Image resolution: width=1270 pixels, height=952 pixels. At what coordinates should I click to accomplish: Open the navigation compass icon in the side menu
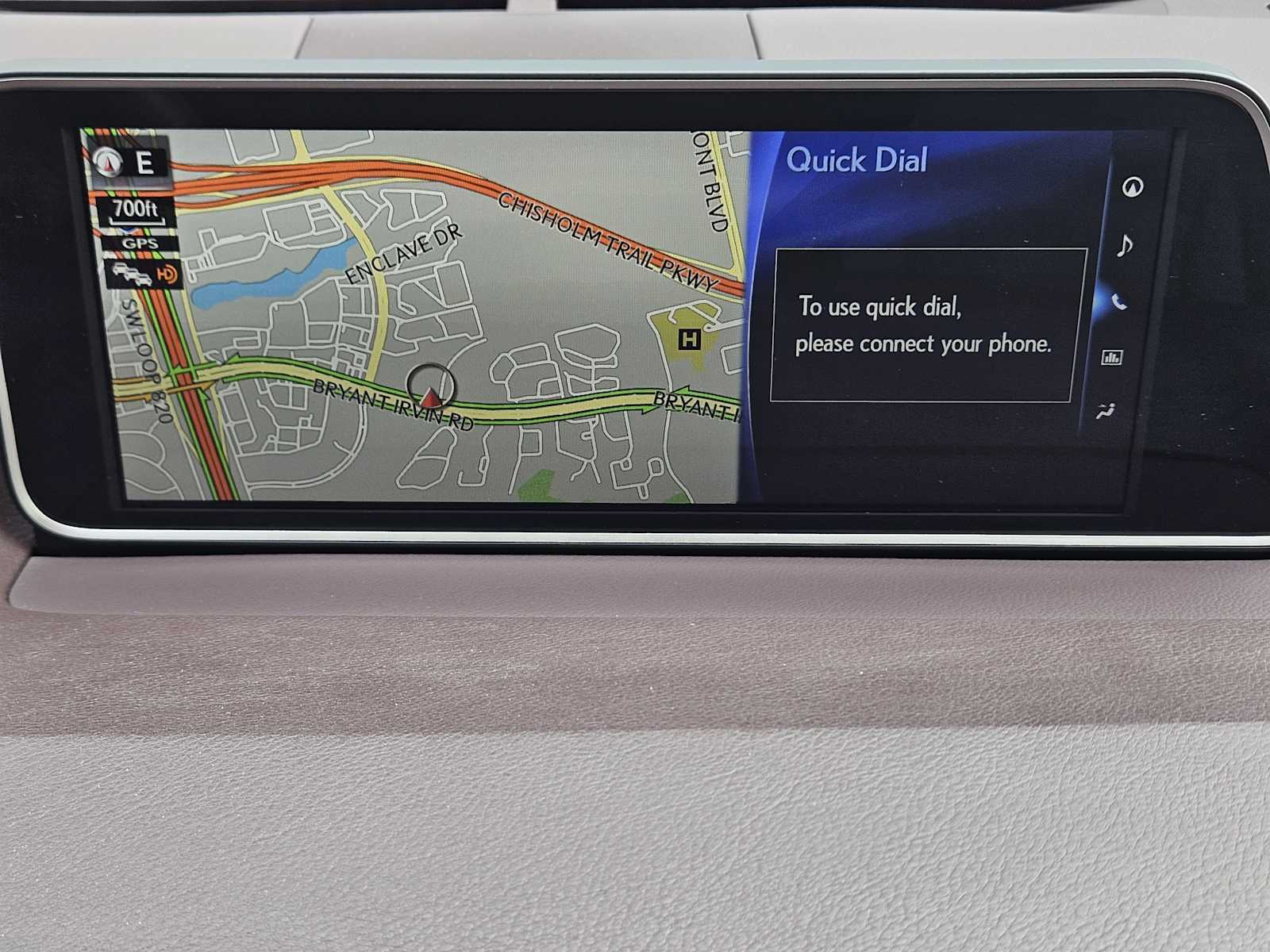click(x=1133, y=187)
